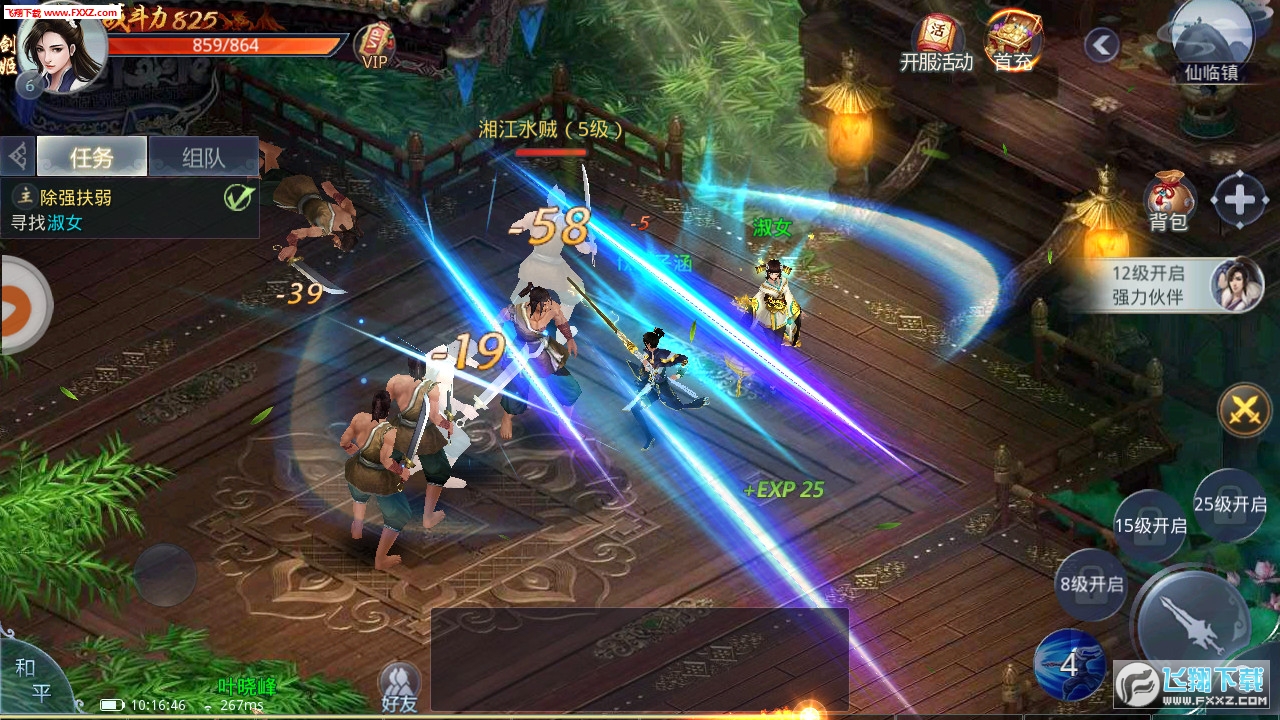Open the VIP menu
The image size is (1280, 720).
pyautogui.click(x=375, y=44)
